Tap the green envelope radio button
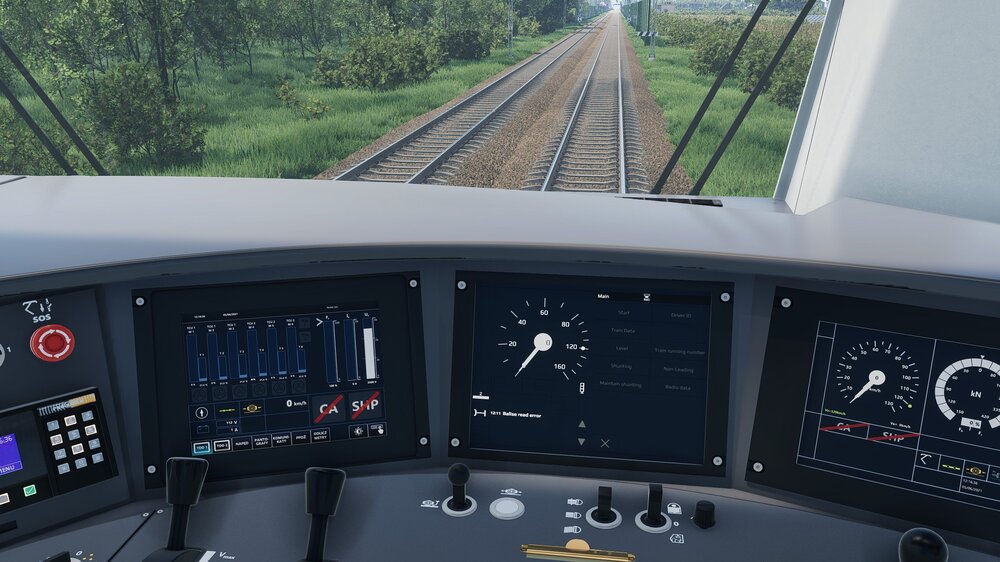 tap(30, 491)
